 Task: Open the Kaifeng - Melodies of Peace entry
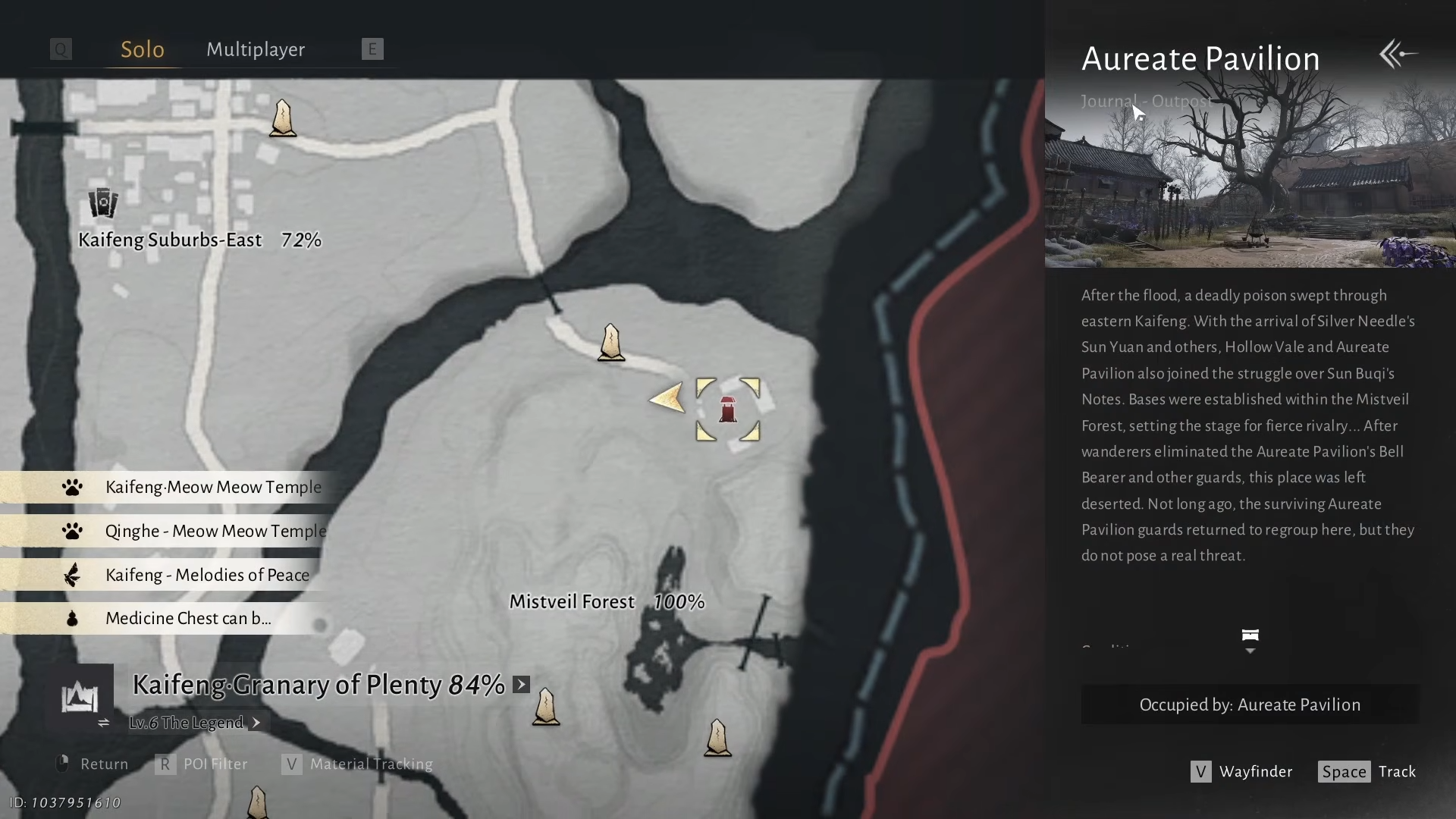207,576
